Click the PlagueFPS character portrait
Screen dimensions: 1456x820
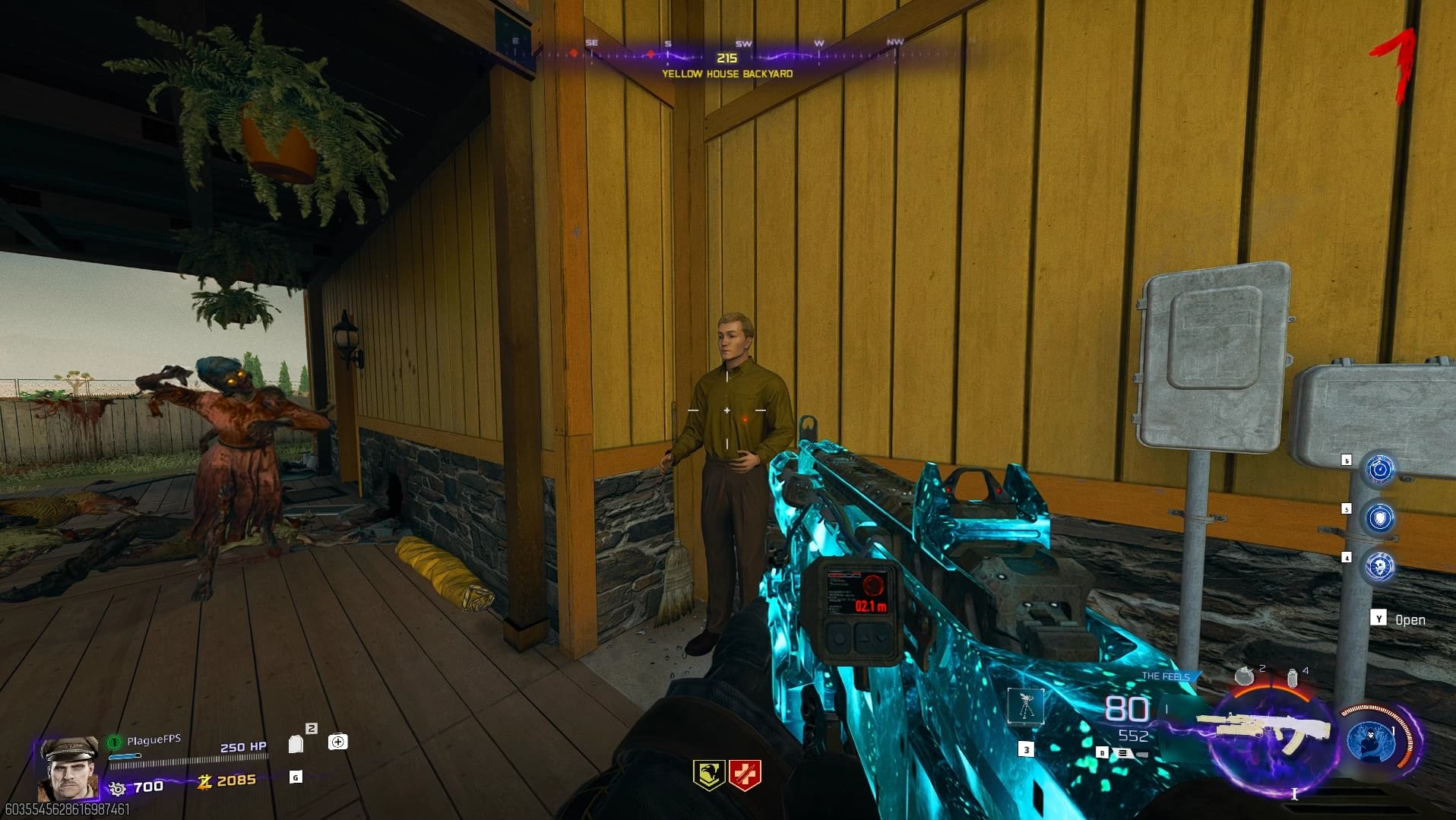pos(68,768)
